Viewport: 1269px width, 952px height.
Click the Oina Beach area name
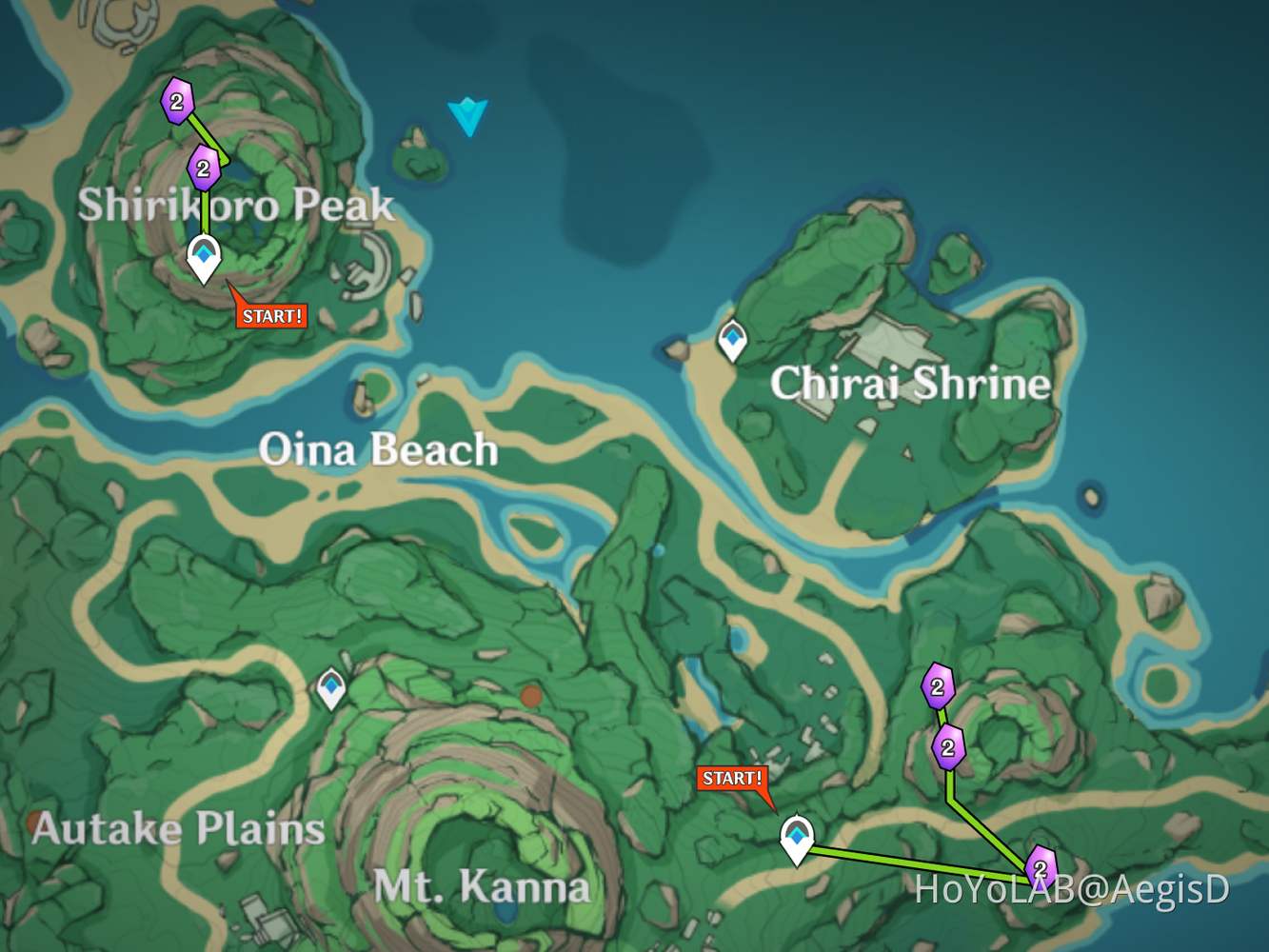[380, 450]
